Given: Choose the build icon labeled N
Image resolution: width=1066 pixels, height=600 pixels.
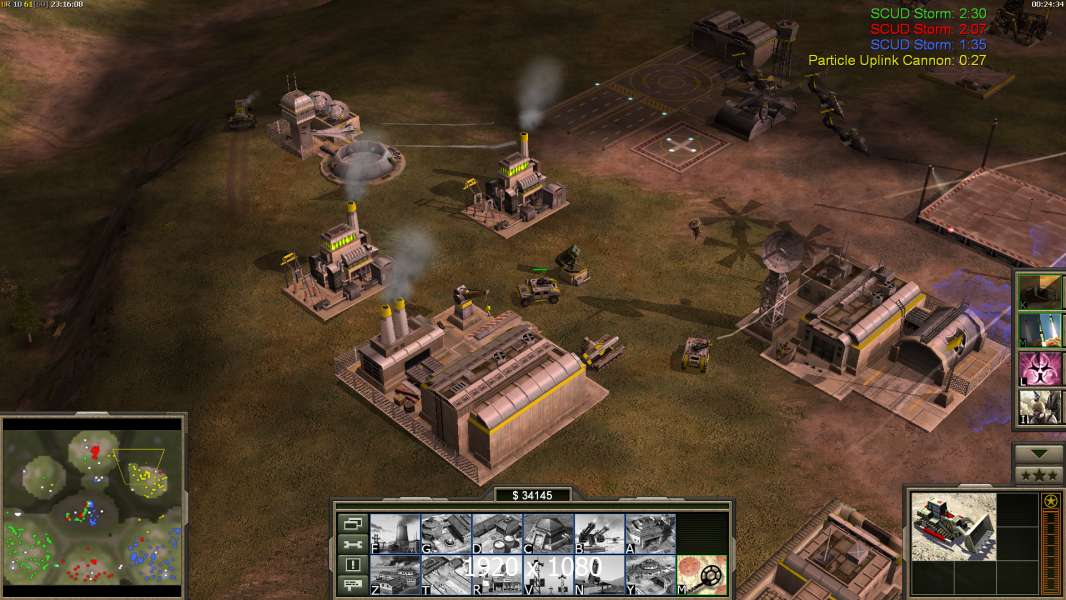Looking at the screenshot, I should tap(599, 575).
